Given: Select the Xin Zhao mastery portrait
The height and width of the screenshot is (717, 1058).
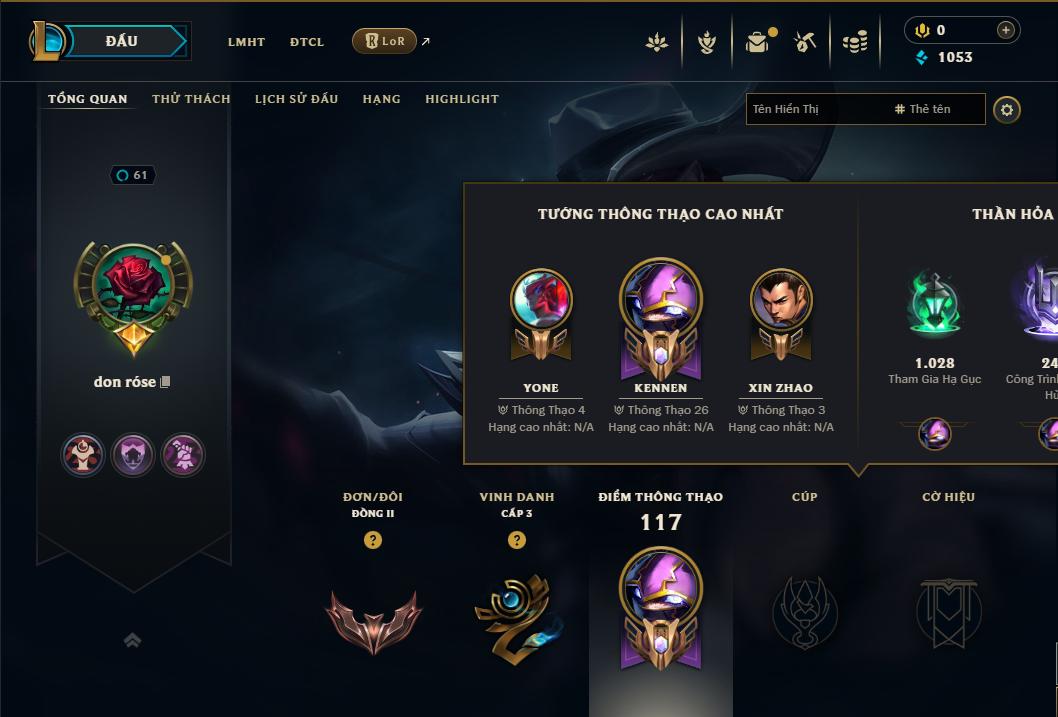Looking at the screenshot, I should (781, 300).
